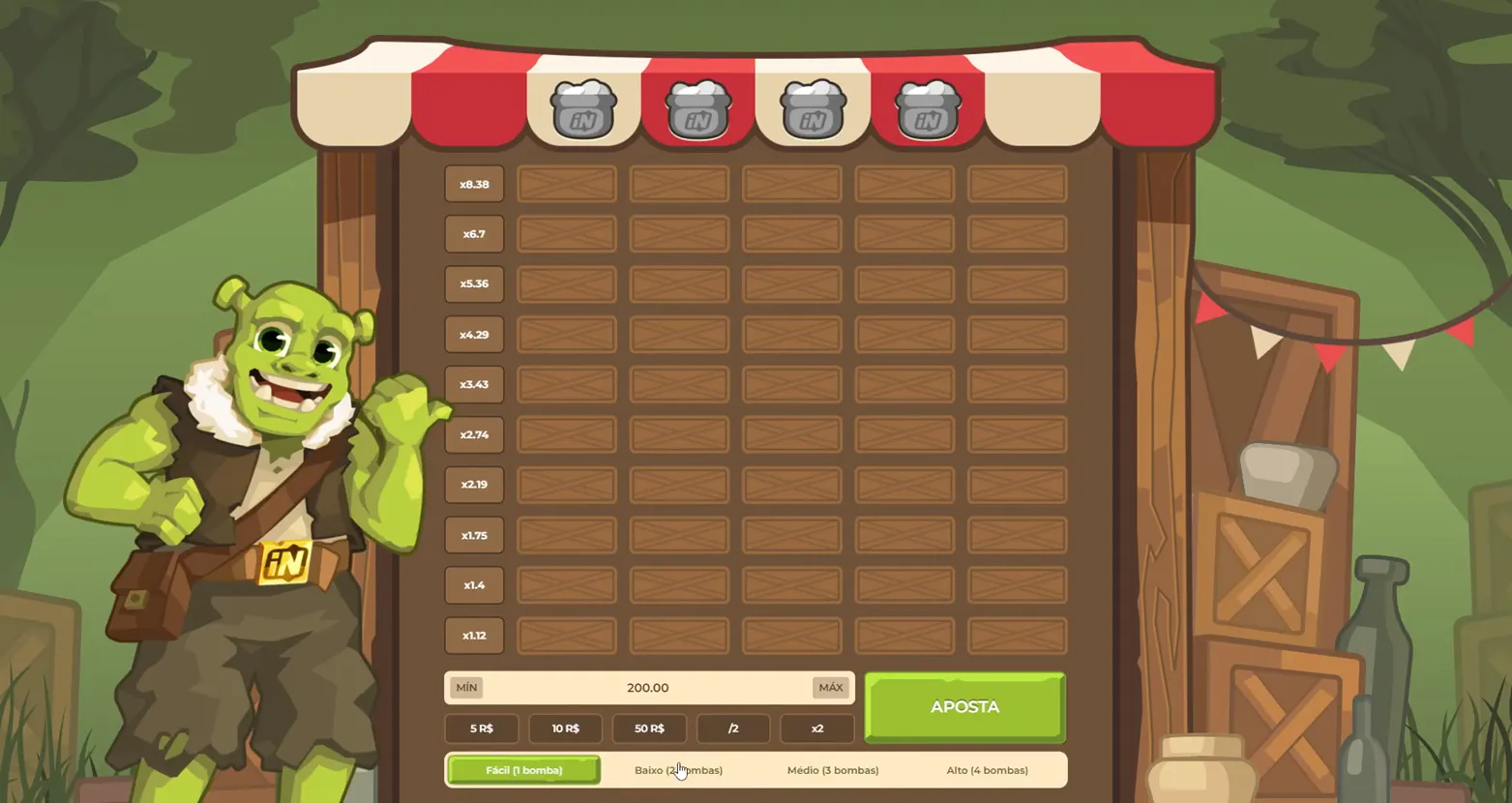This screenshot has height=803, width=1512.
Task: Click the third iN money bag icon at the top
Action: 812,109
